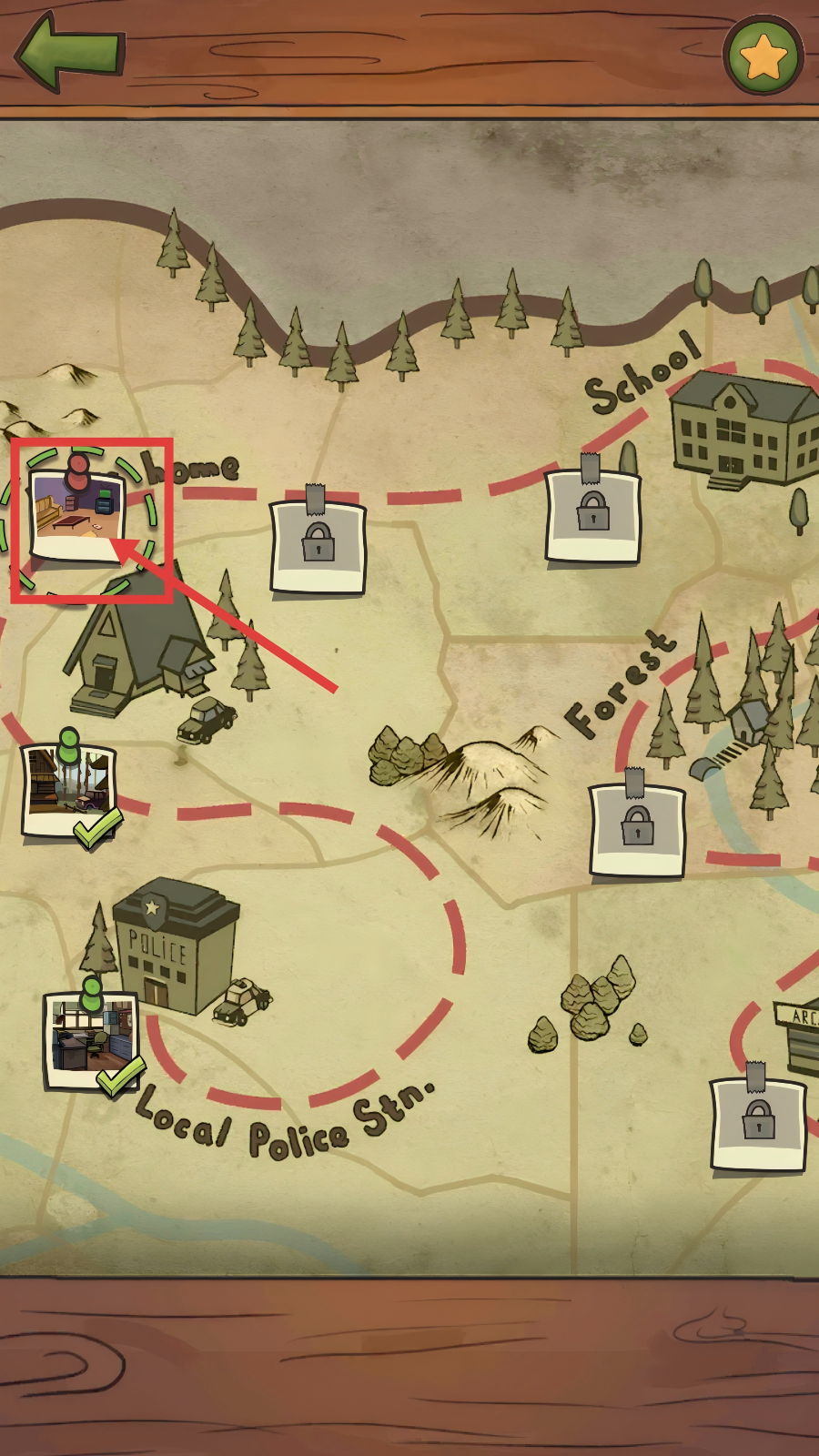Go back with the green arrow
Viewport: 819px width, 1456px height.
[x=68, y=52]
